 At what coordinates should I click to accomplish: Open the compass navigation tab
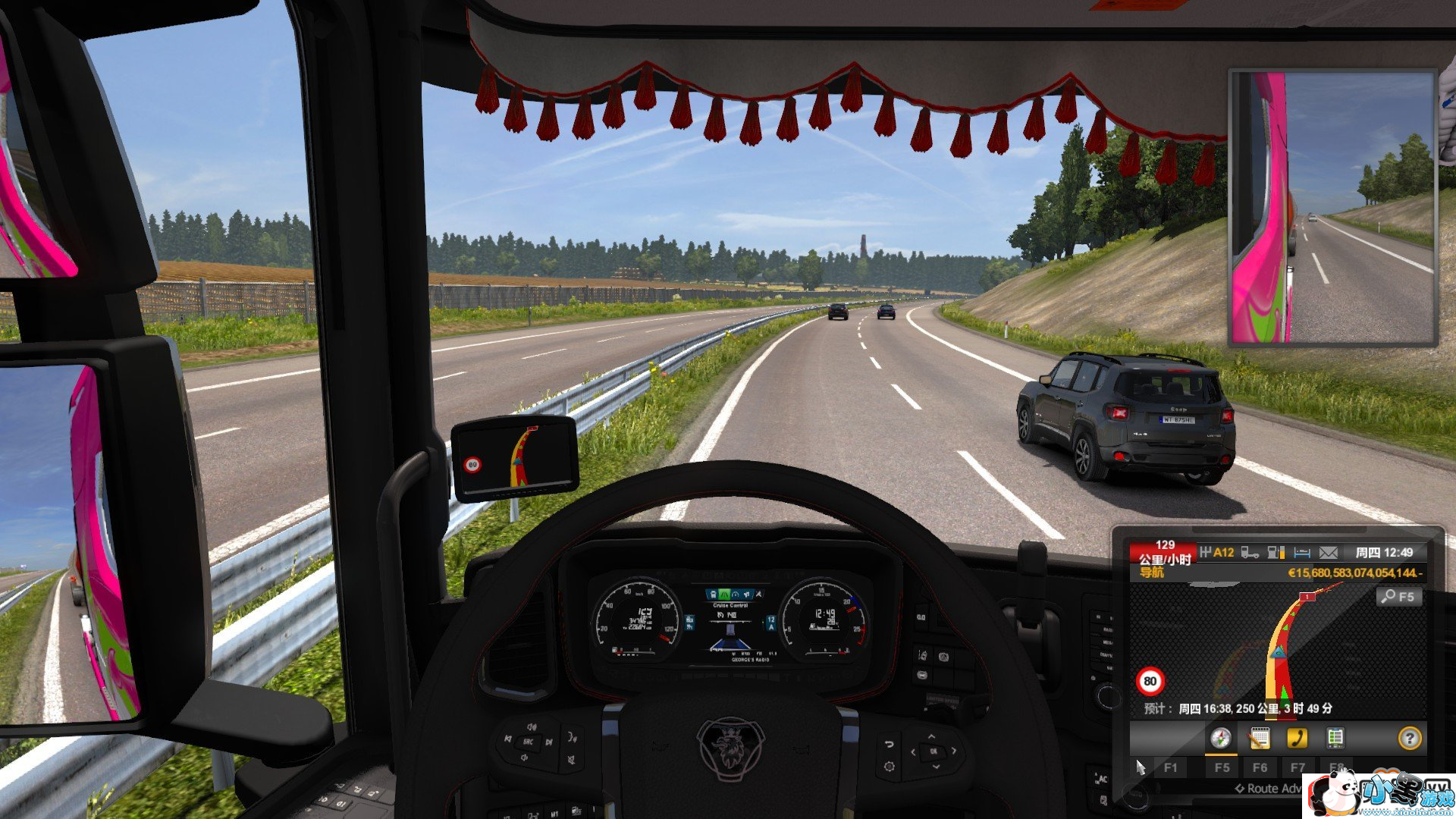tap(1220, 738)
